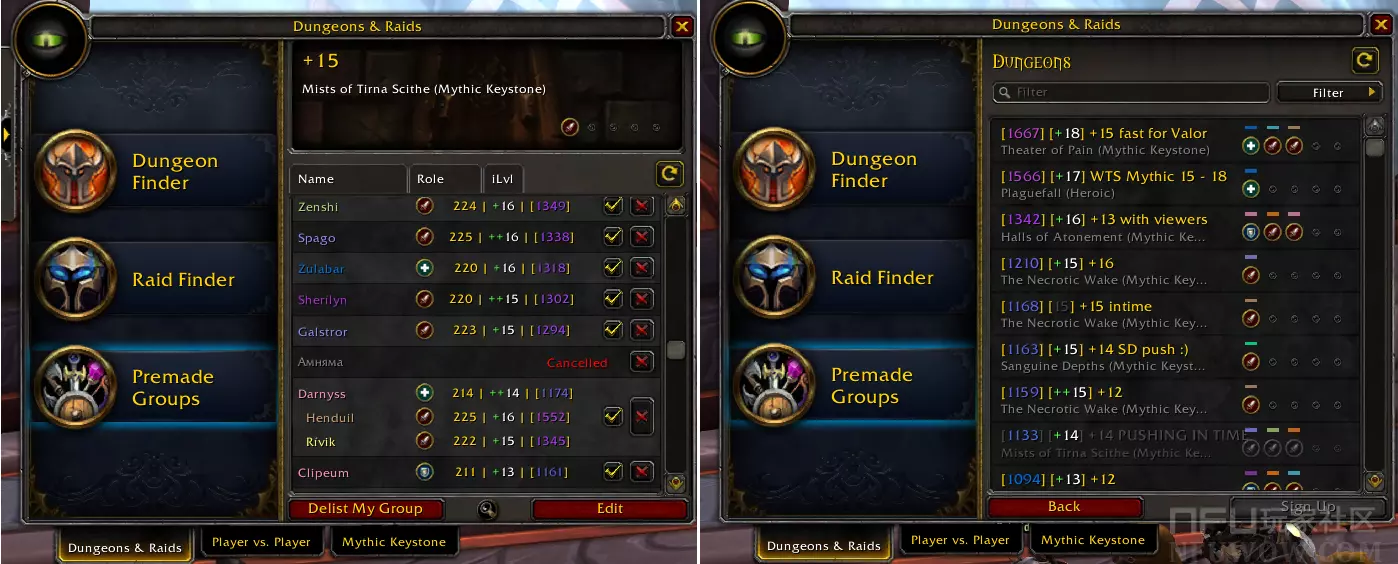Go Back from the dungeon list

[1064, 507]
